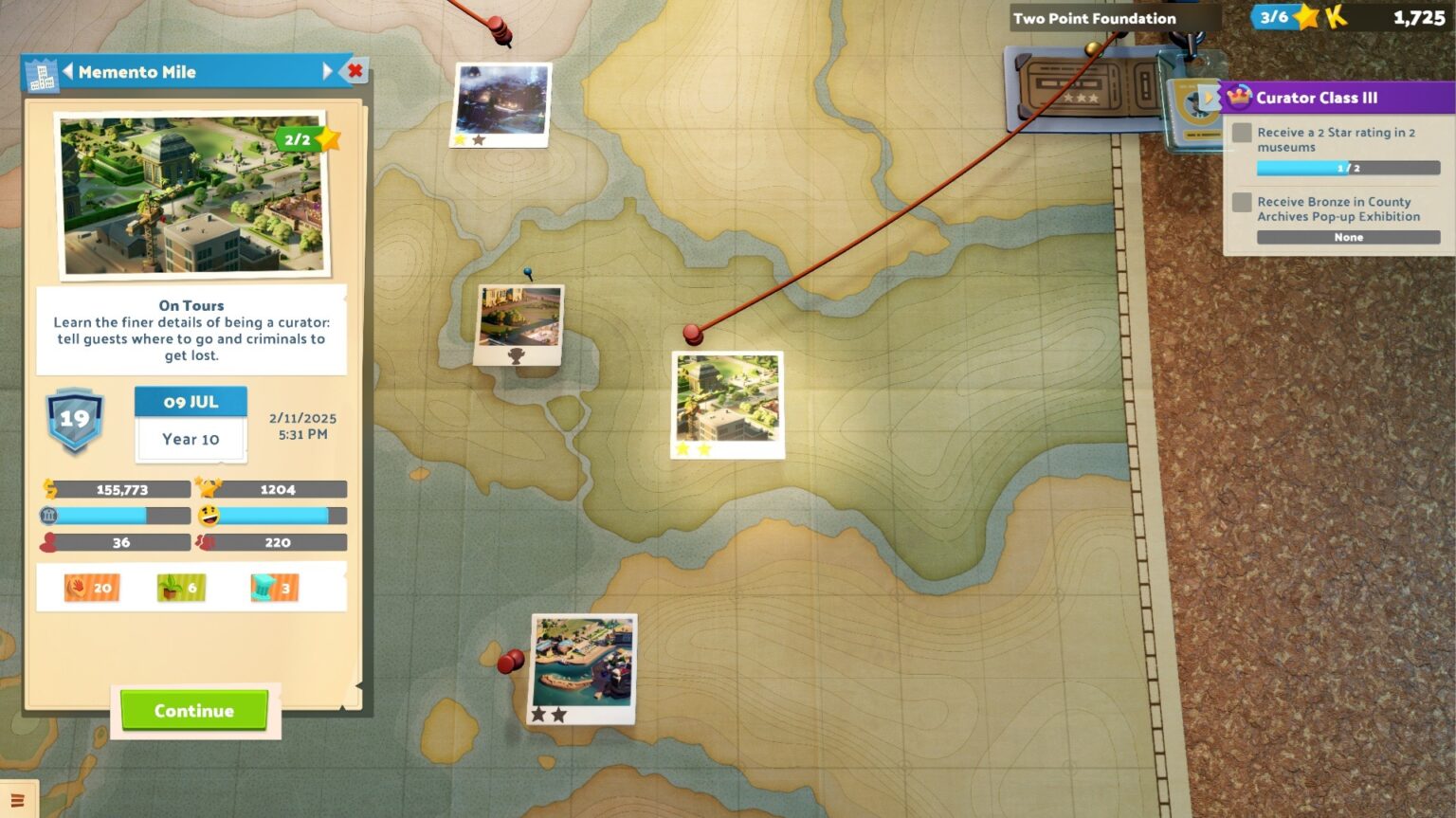This screenshot has width=1456, height=818.
Task: Click the crown icon on Curator Class III
Action: tap(1239, 97)
